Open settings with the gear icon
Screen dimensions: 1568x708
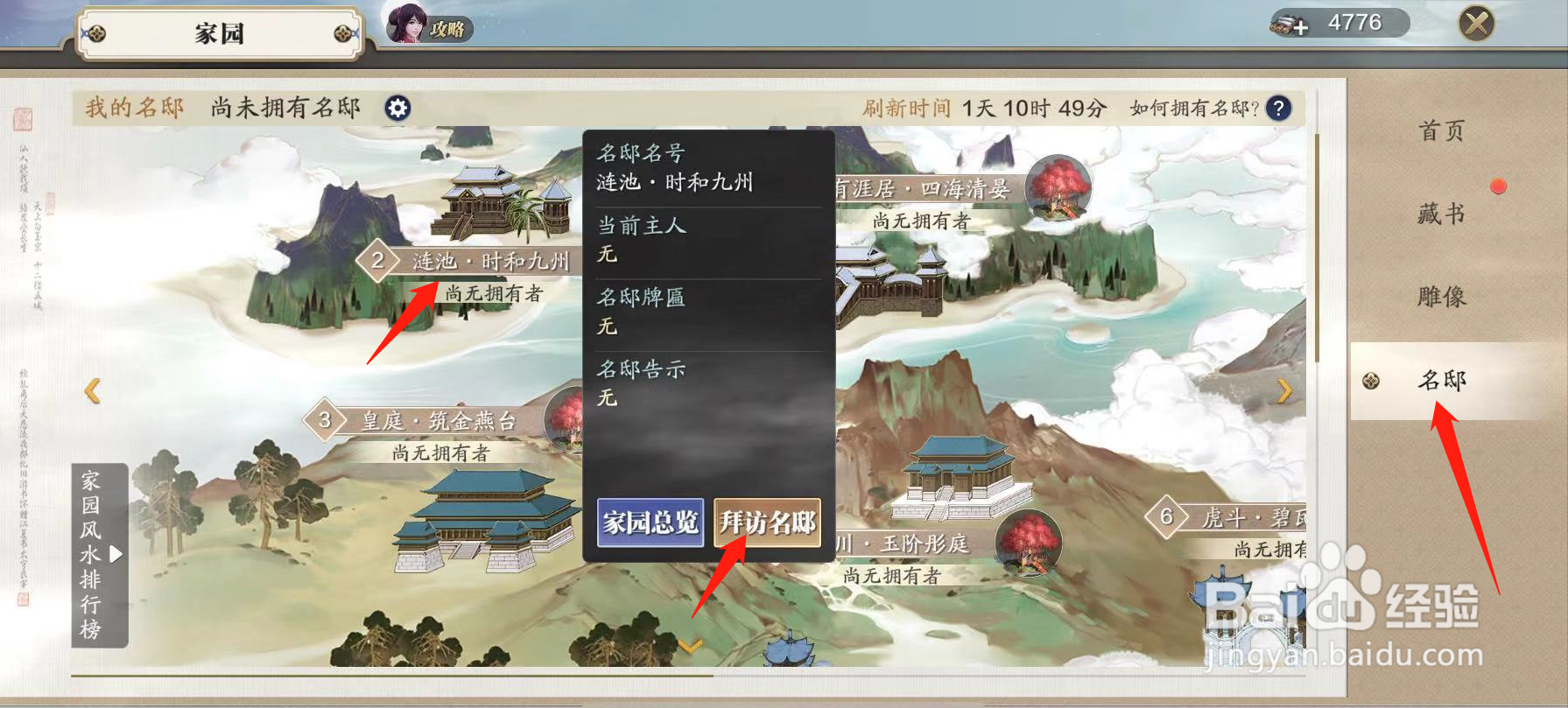tap(399, 108)
